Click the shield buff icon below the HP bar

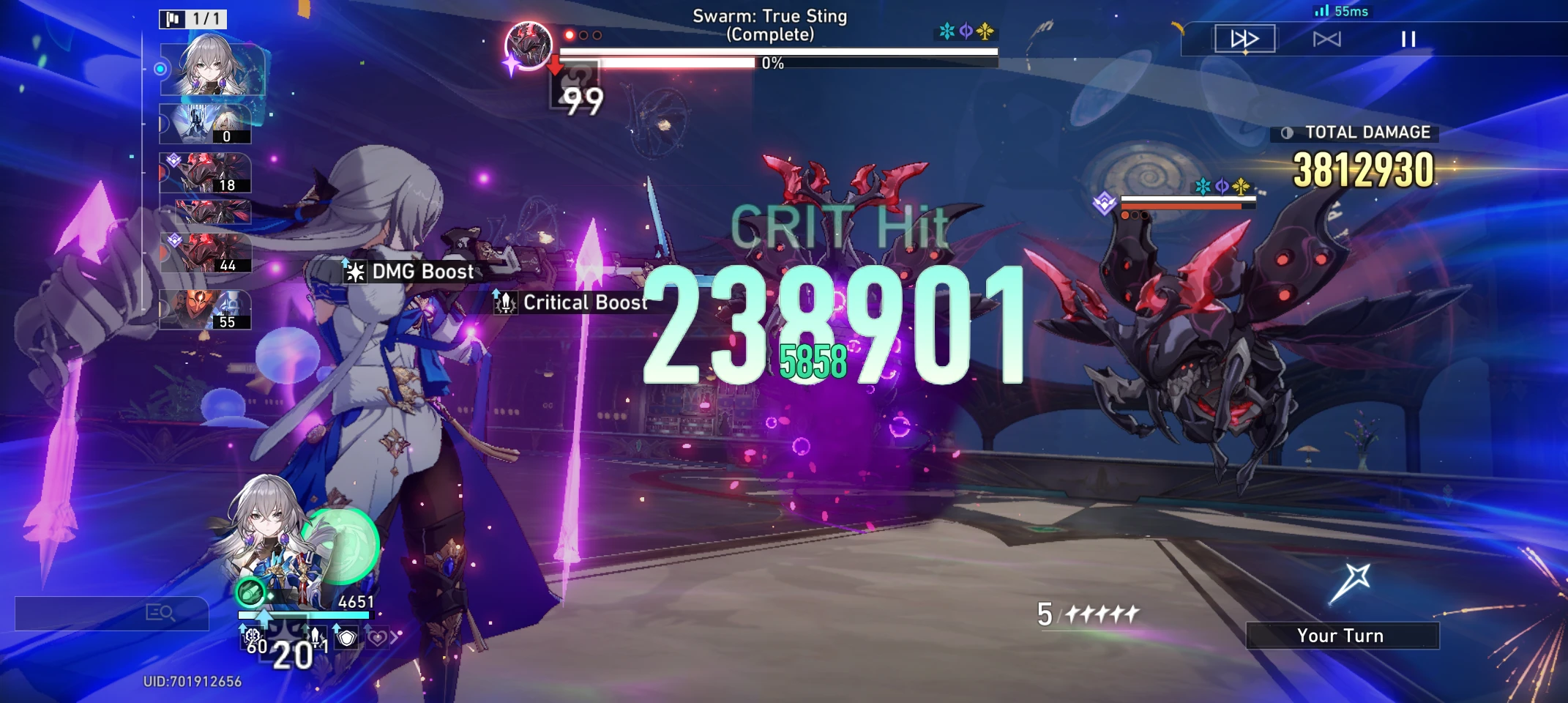(x=346, y=639)
